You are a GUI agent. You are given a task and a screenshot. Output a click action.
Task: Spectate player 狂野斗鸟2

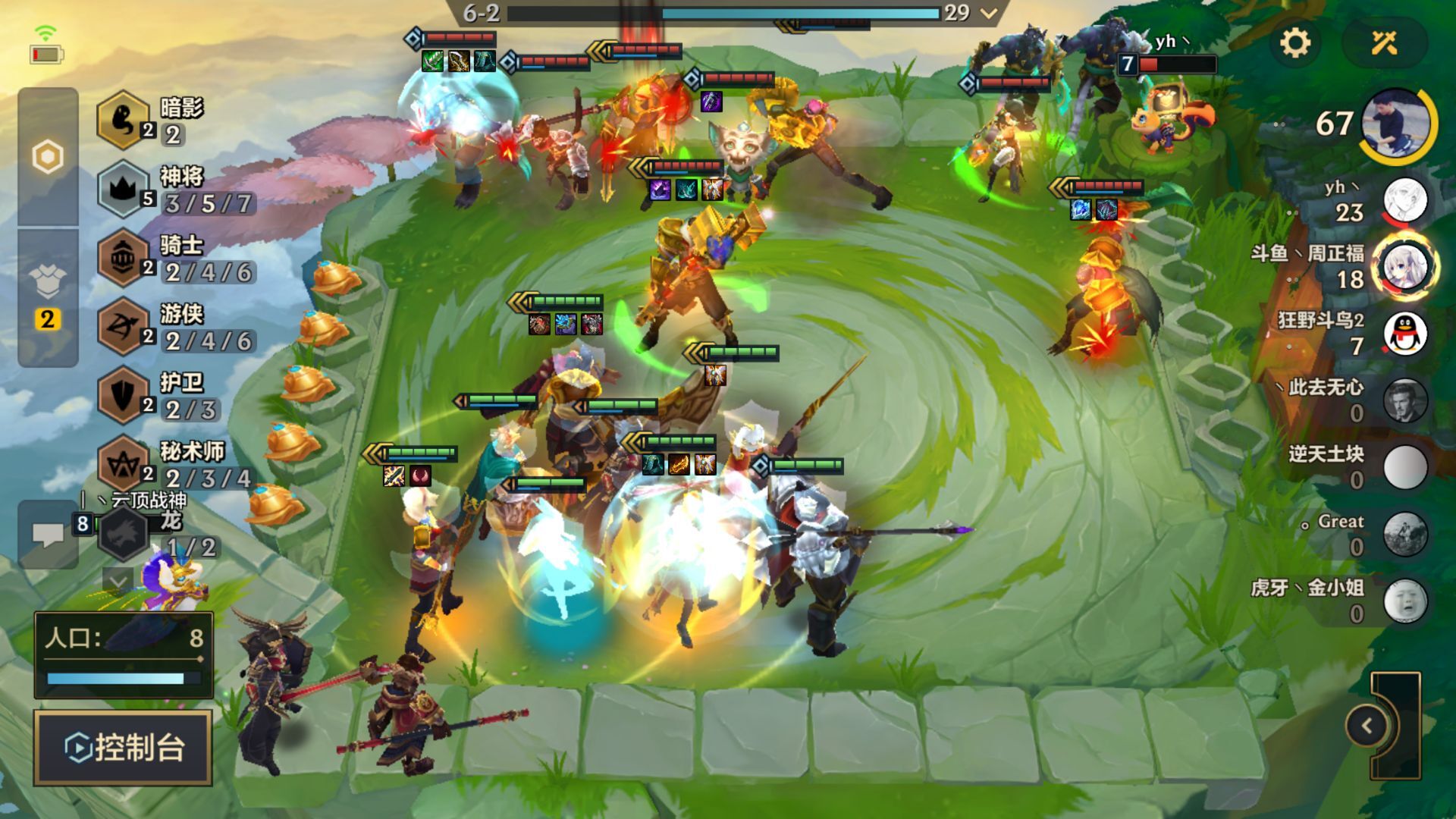(x=1405, y=333)
